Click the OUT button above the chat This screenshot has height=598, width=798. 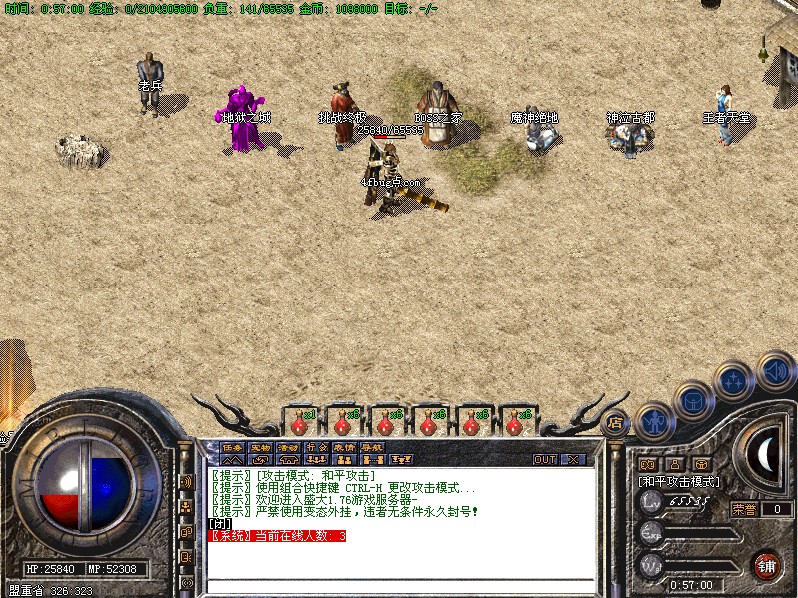(545, 459)
